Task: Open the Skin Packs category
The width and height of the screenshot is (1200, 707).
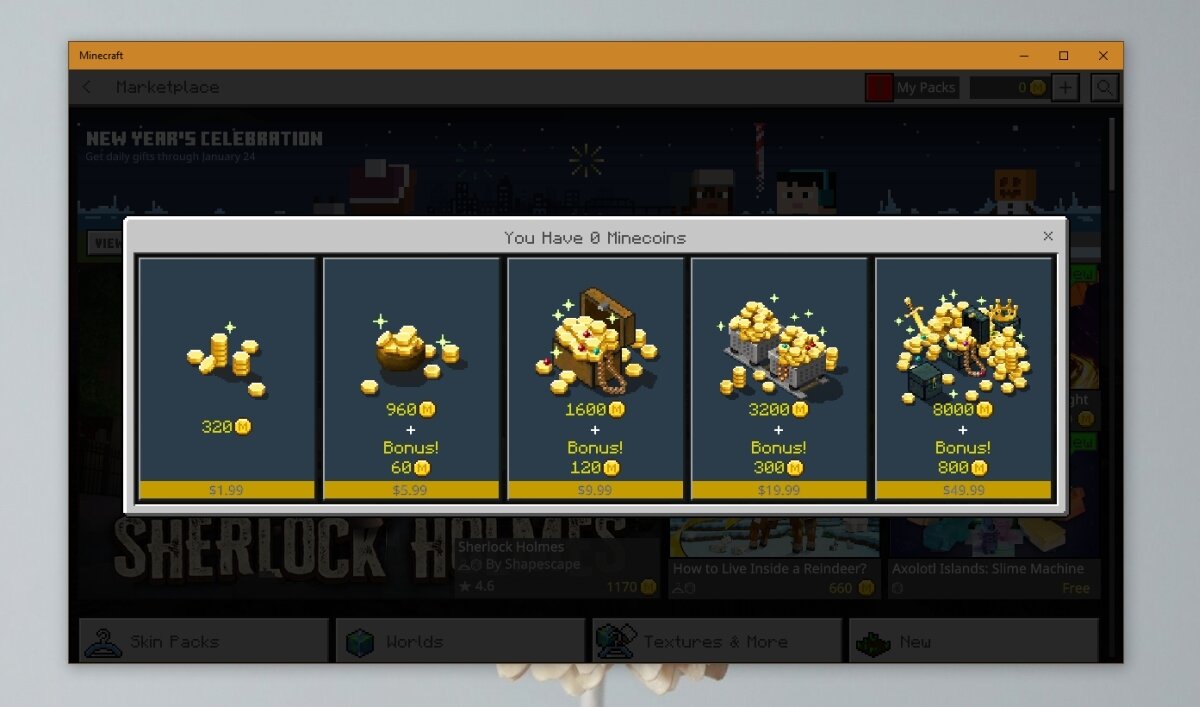Action: [204, 641]
